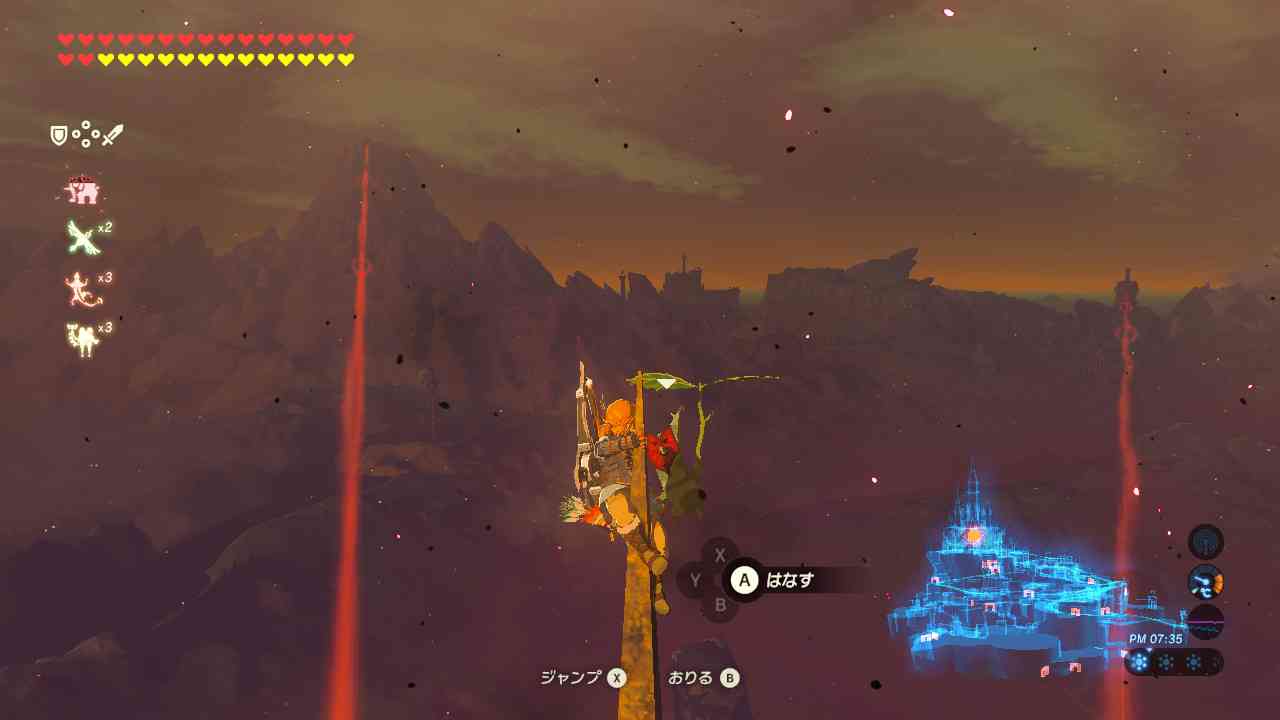Click the Sheikah Sensor icon
The image size is (1280, 720).
pyautogui.click(x=1205, y=542)
